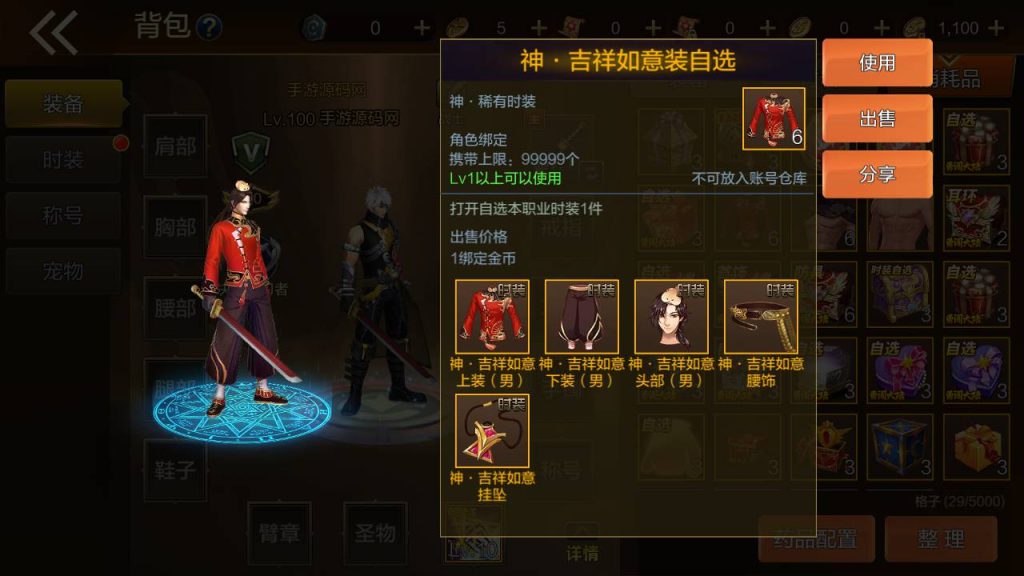Switch to the 装备 equipment tab
Image resolution: width=1024 pixels, height=576 pixels.
pos(63,104)
